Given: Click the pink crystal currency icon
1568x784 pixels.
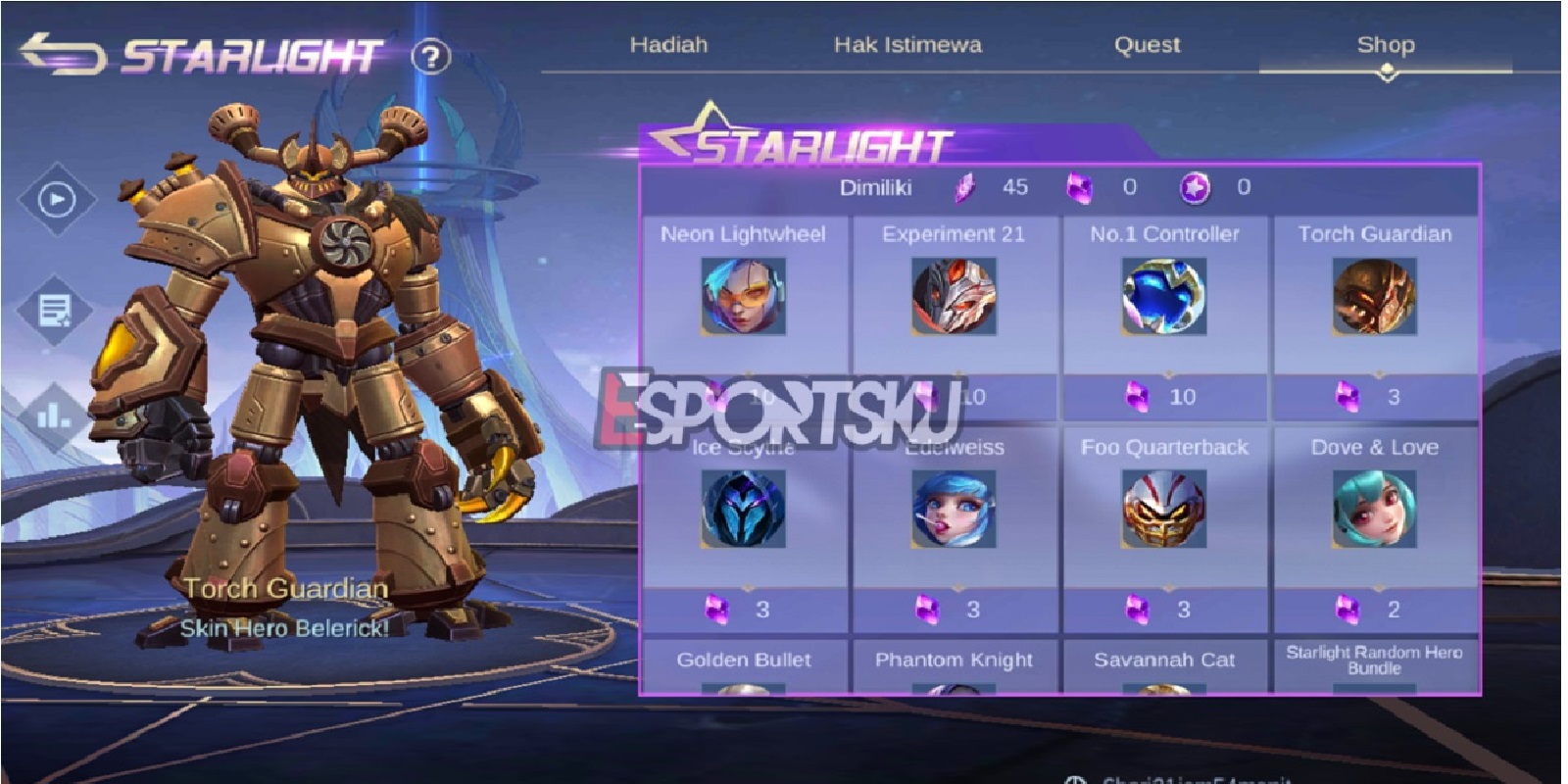Looking at the screenshot, I should 963,186.
